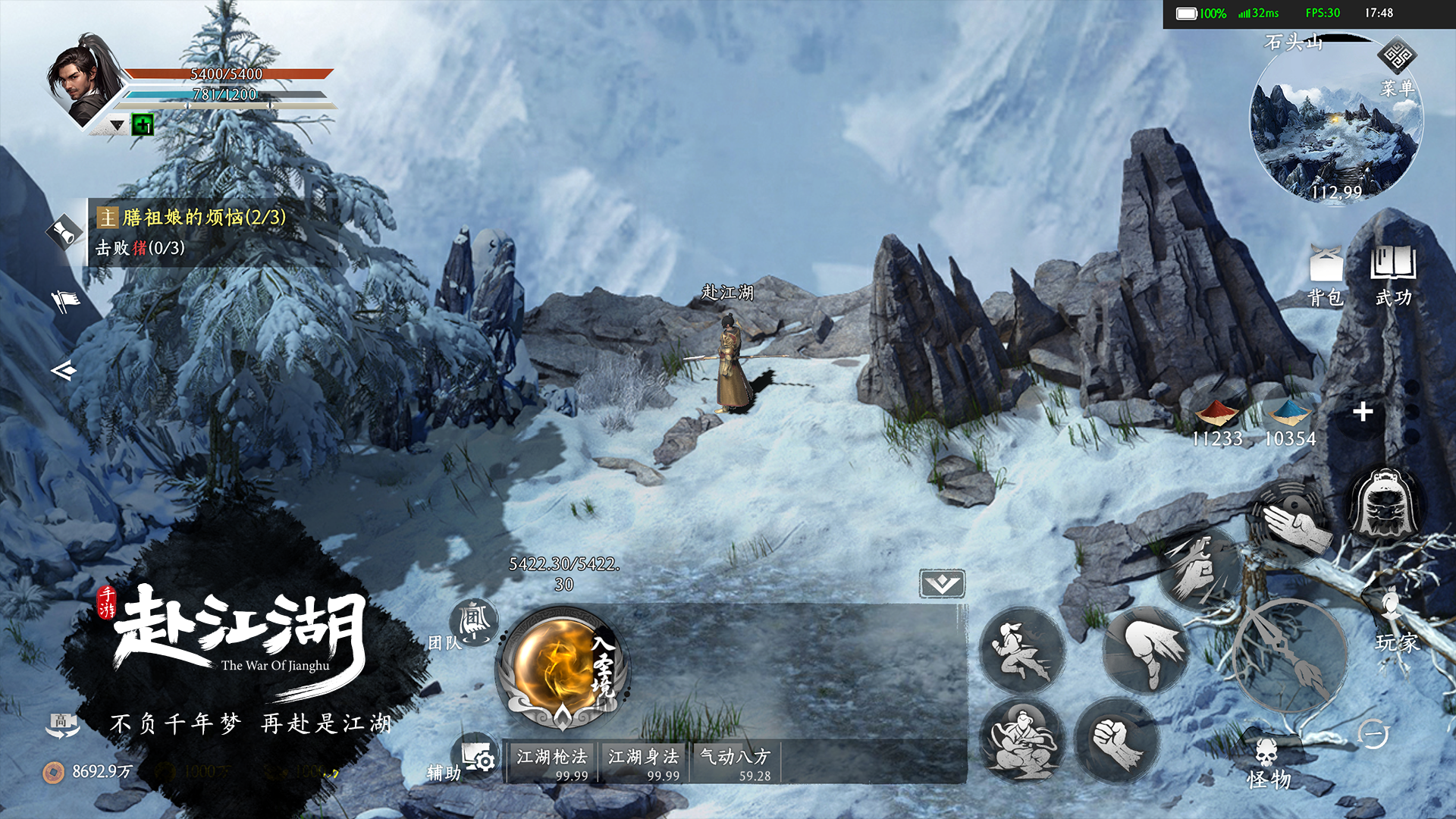Click the player portrait avatar
This screenshot has height=819, width=1456.
(85, 80)
